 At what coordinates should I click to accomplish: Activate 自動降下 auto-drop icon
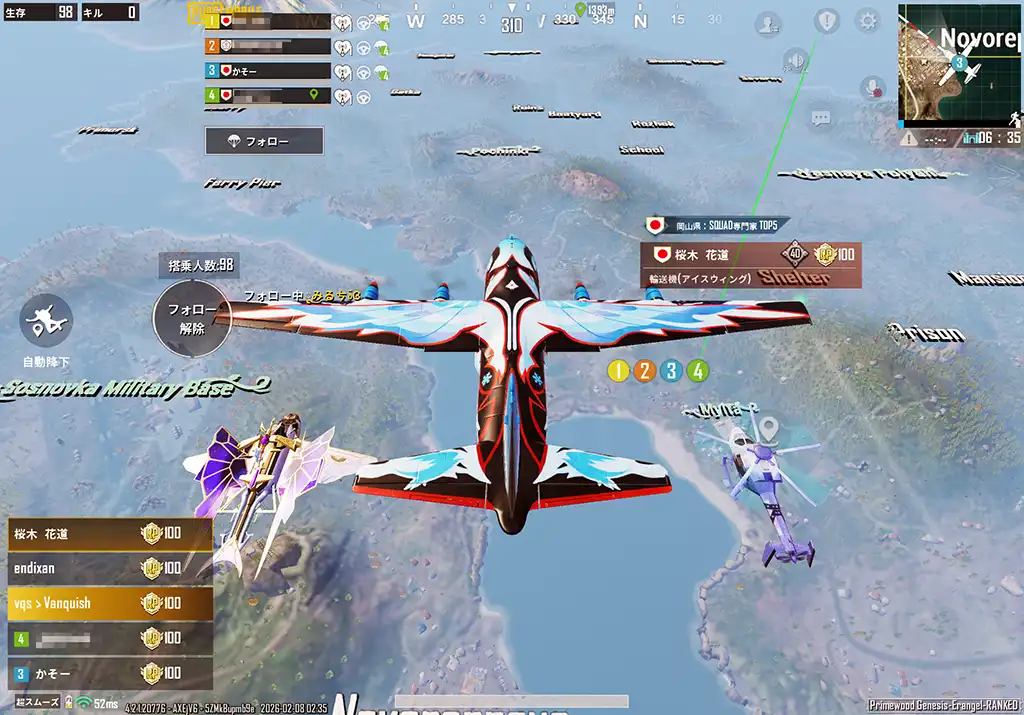coord(46,320)
